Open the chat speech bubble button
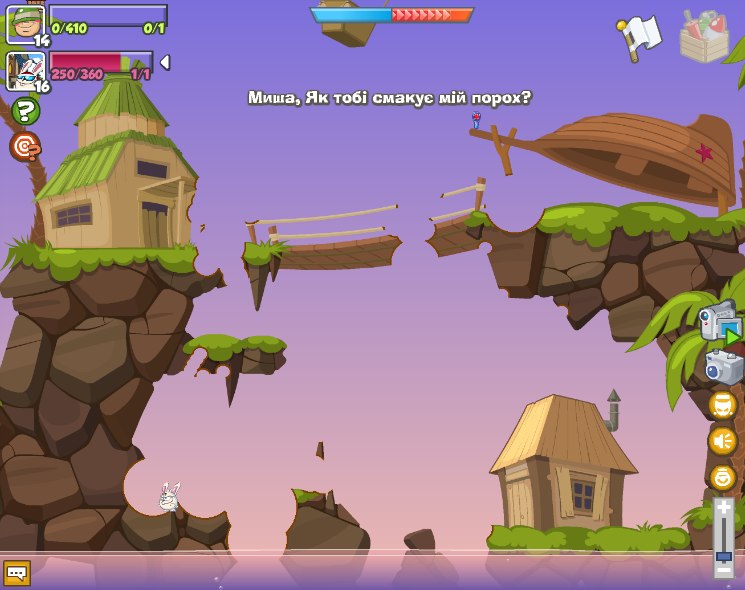 17,572
